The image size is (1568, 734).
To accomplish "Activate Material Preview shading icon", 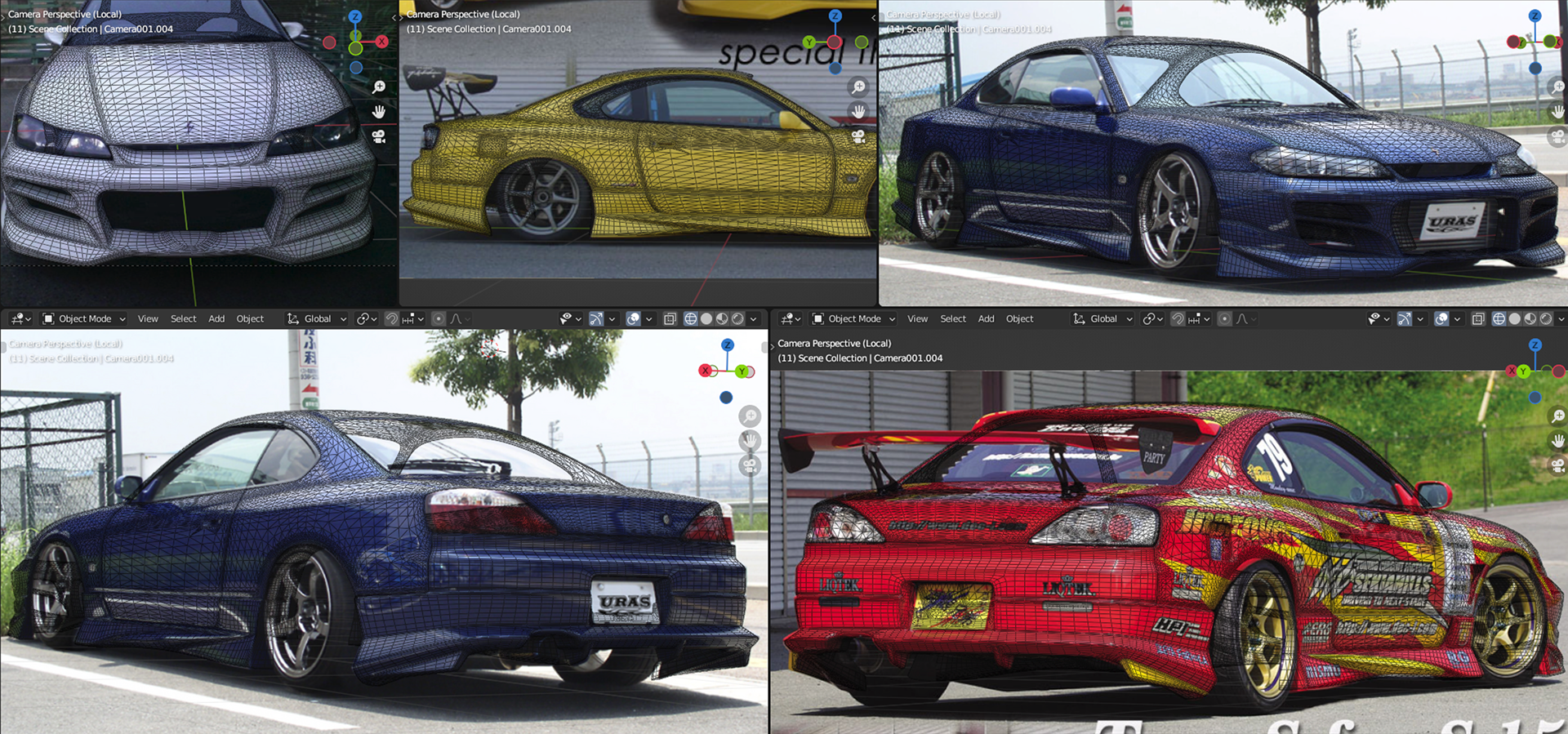I will (x=1530, y=318).
